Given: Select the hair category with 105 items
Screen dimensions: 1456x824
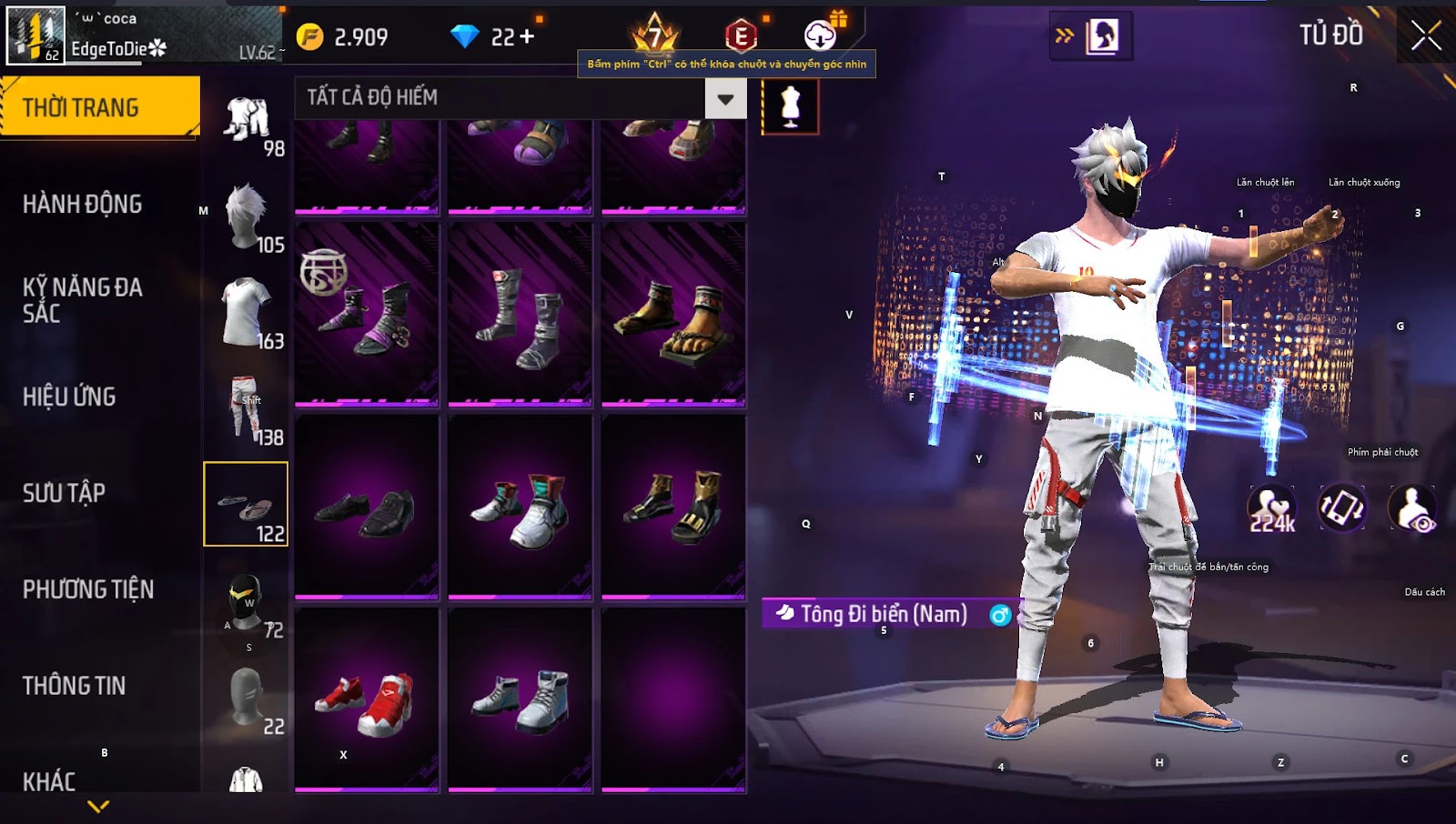Looking at the screenshot, I should [x=246, y=218].
